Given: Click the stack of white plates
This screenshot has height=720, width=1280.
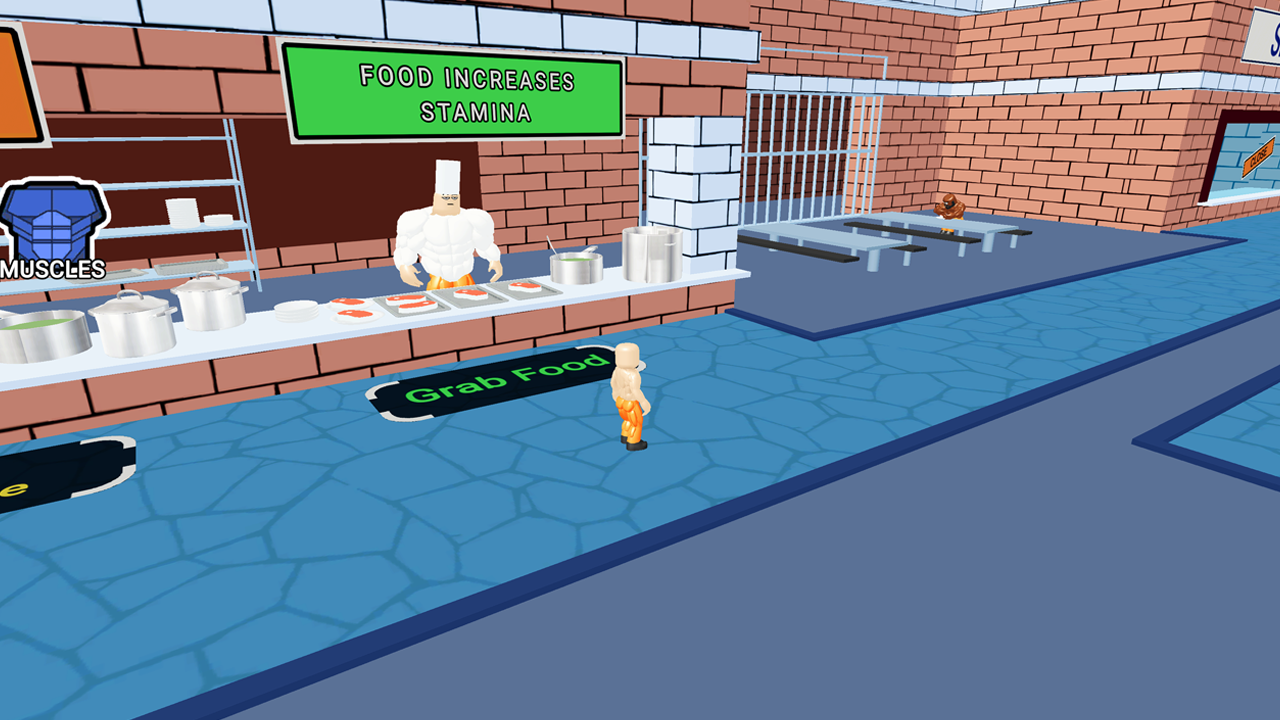Looking at the screenshot, I should [x=294, y=308].
